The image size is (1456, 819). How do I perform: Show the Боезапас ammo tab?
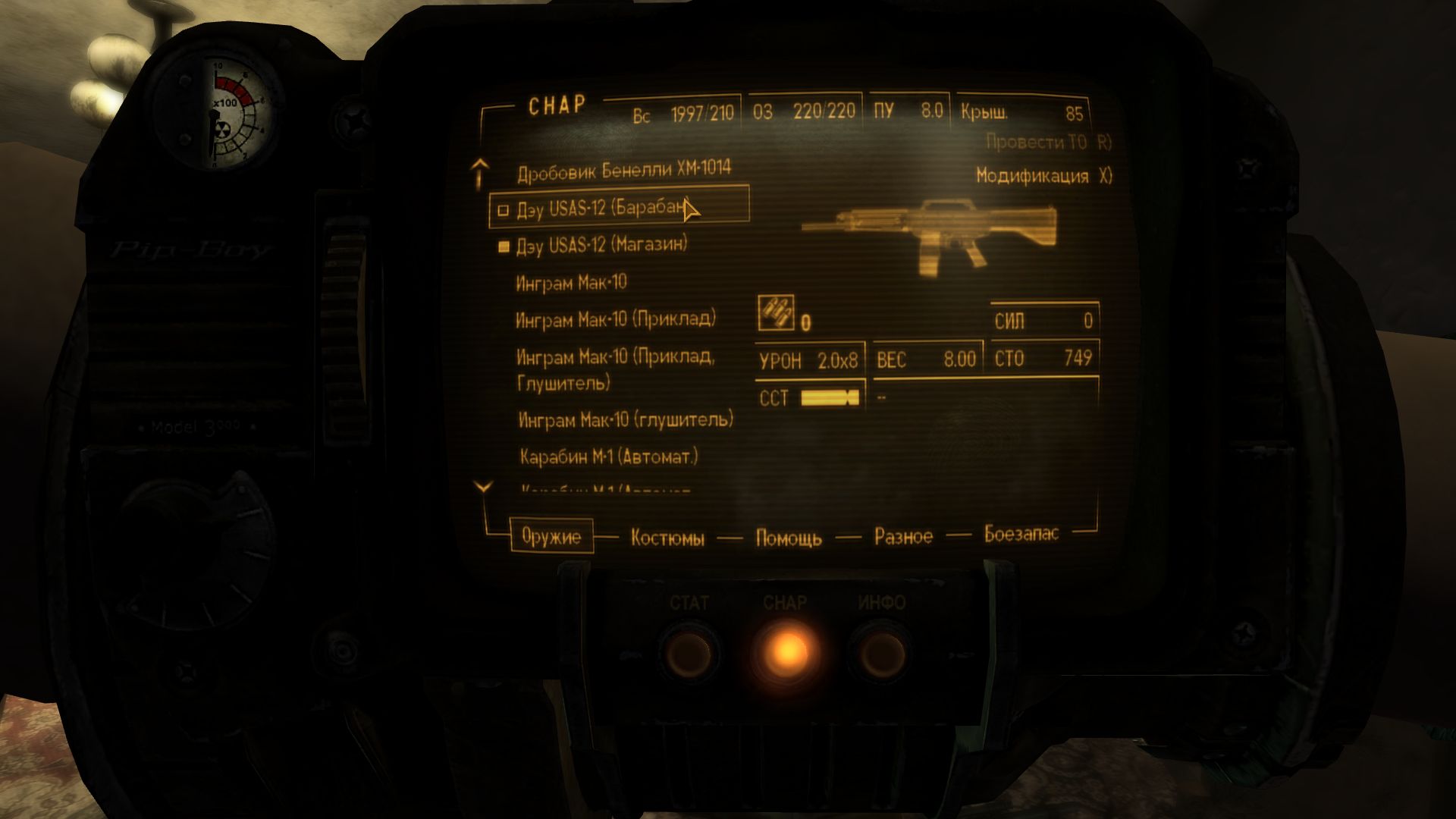pyautogui.click(x=1021, y=534)
